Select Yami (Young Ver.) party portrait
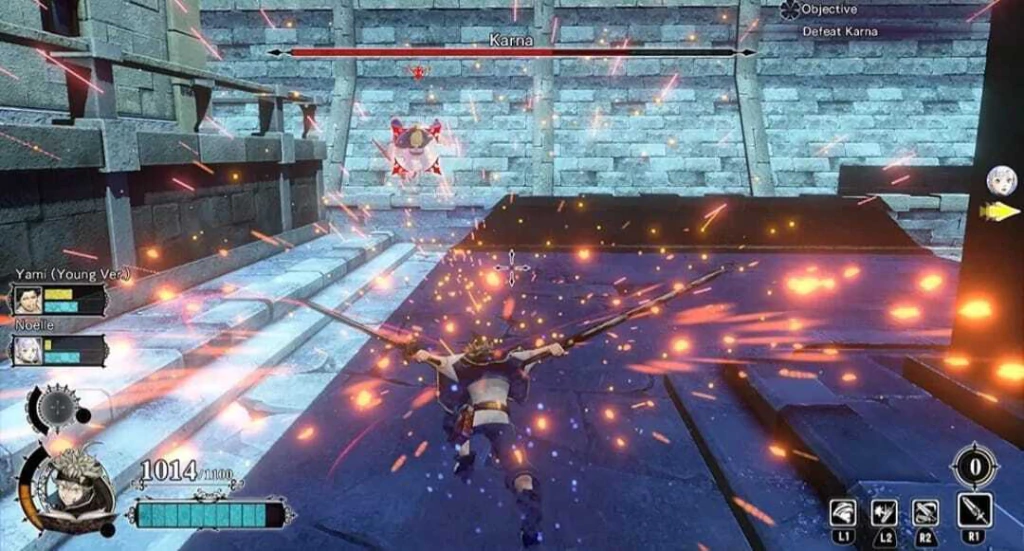 26,300
